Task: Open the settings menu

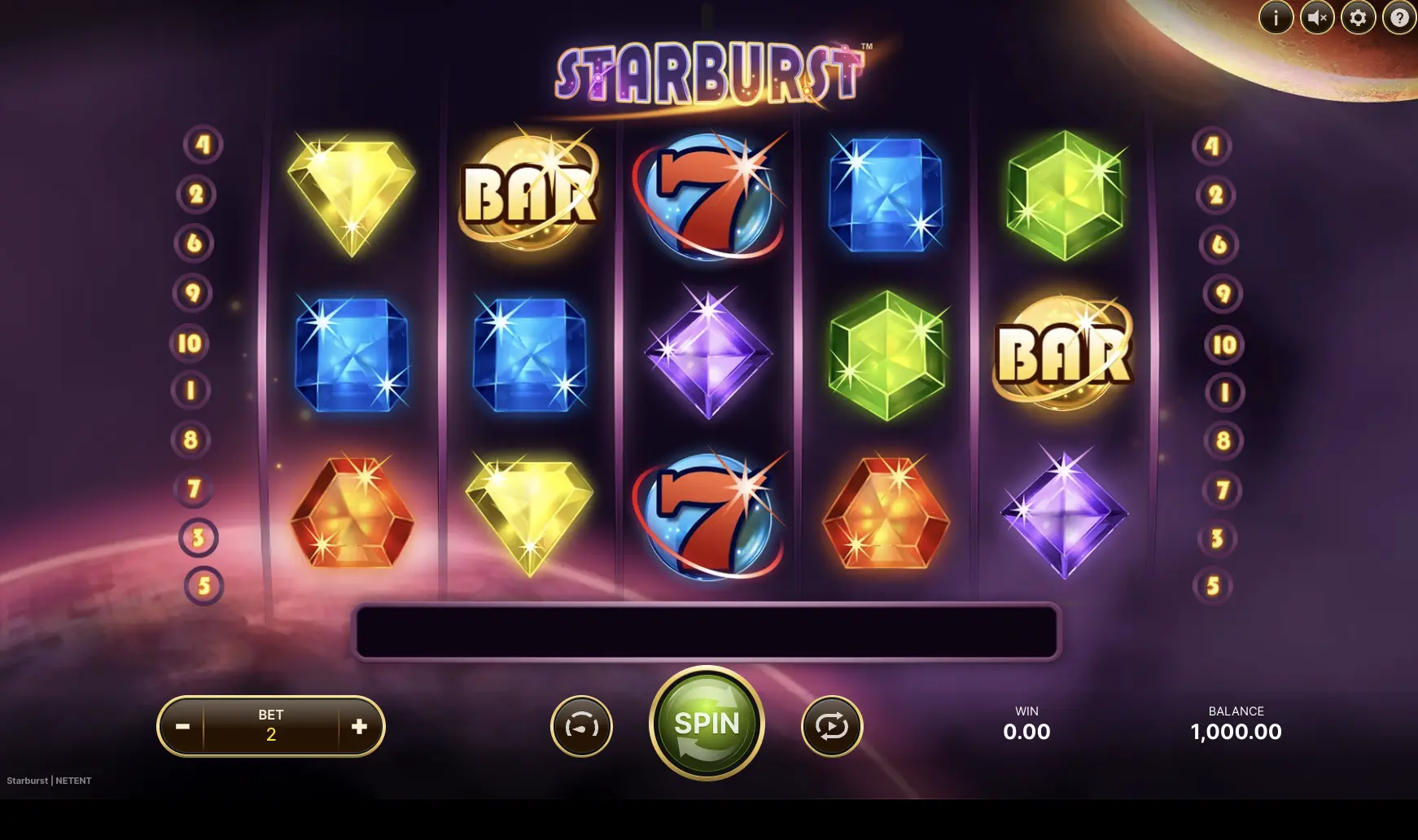Action: tap(1357, 16)
